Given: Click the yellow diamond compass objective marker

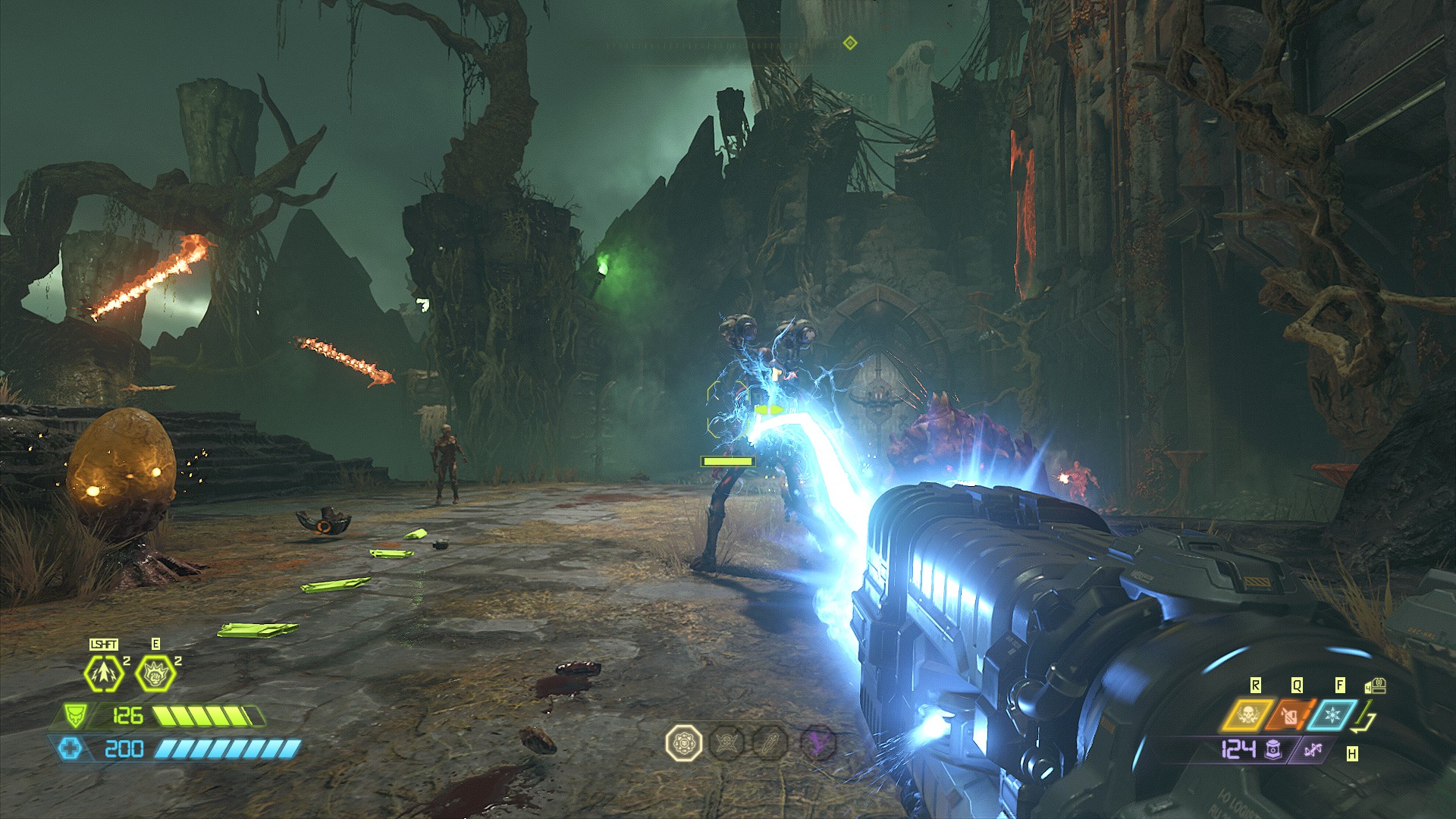Looking at the screenshot, I should (x=850, y=43).
